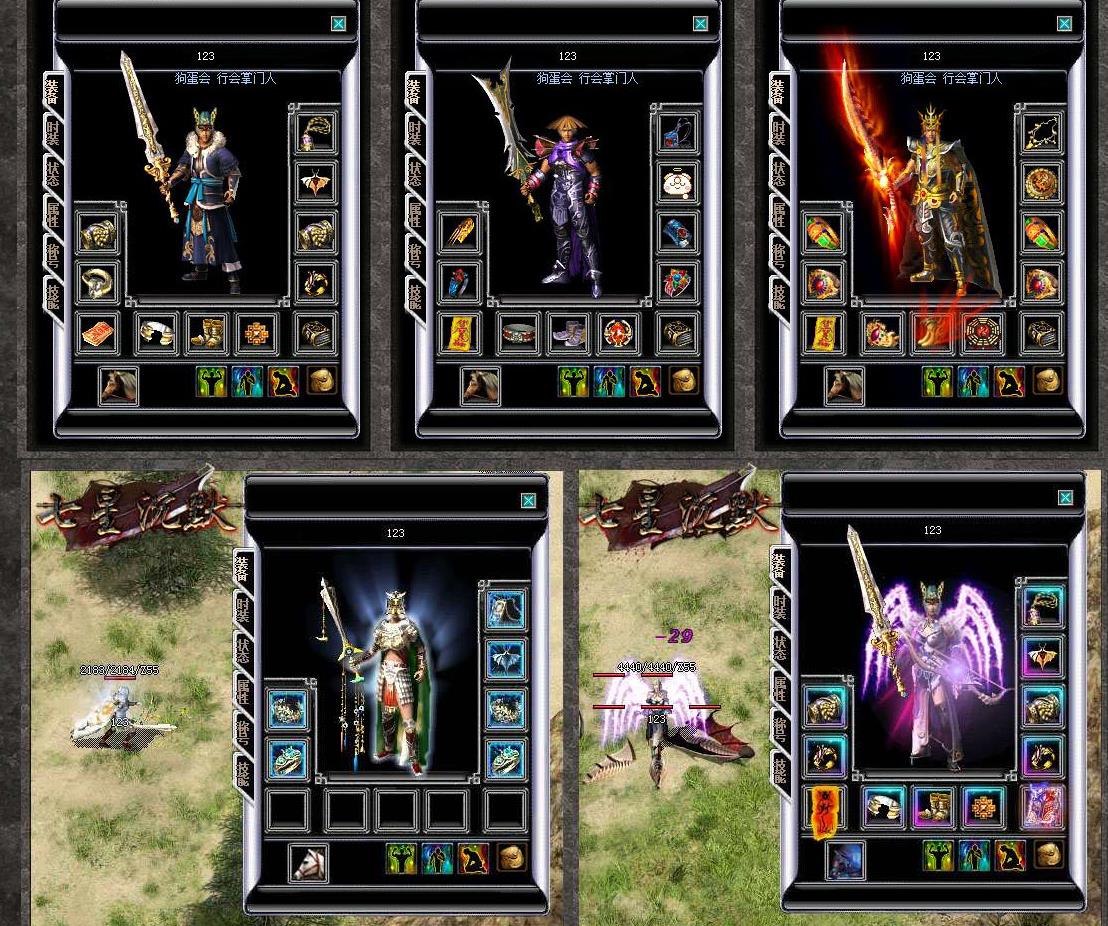Close the flaming sword character's panel
Screen dimensions: 1108x926
1064,24
